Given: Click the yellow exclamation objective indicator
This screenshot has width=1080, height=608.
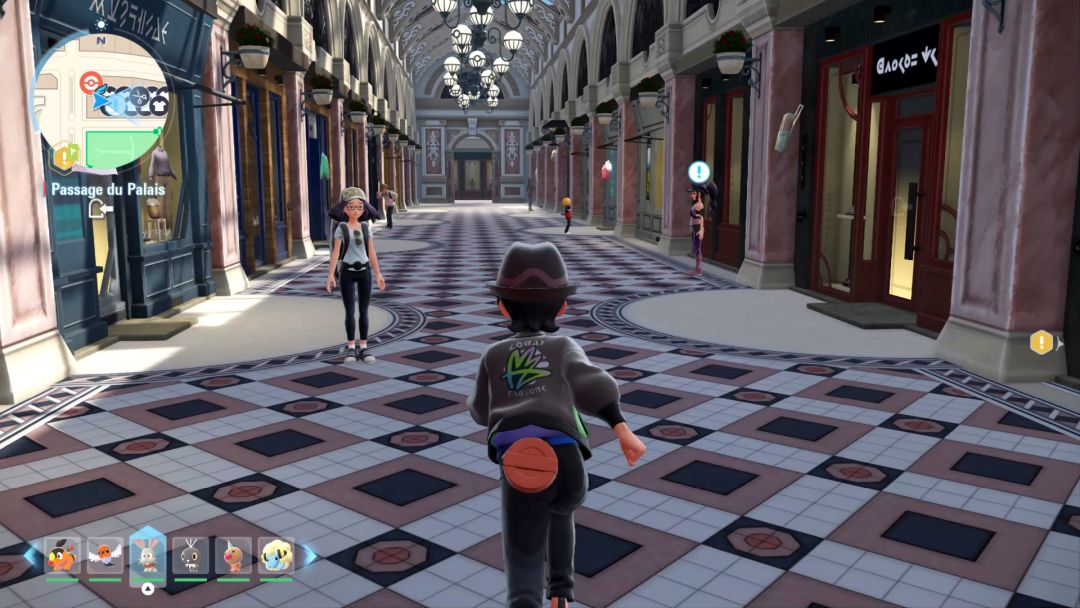Looking at the screenshot, I should (x=1042, y=342).
